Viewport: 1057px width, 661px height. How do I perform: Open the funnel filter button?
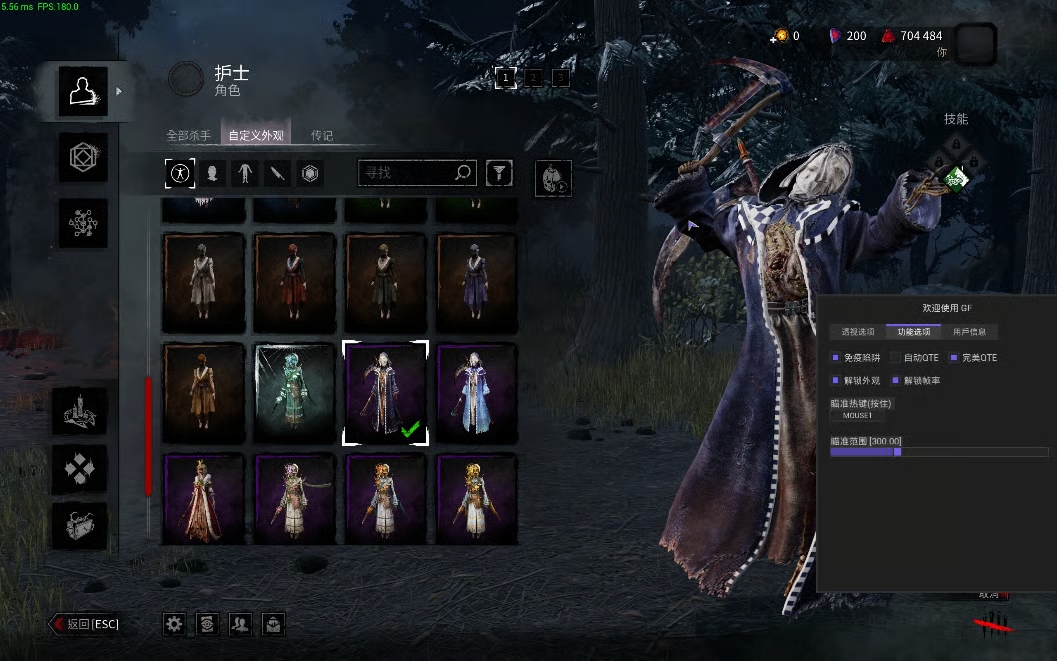click(499, 174)
